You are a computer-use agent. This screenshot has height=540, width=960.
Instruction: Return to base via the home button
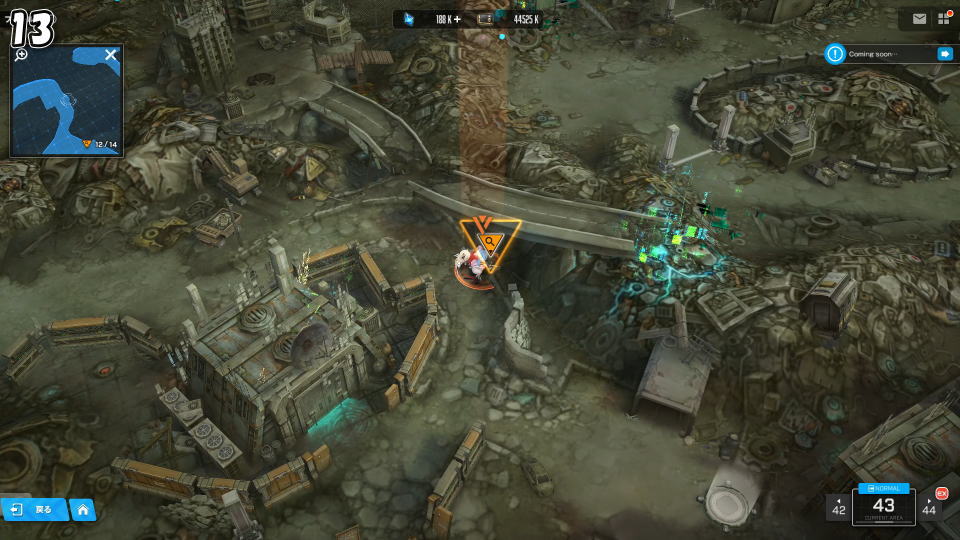pos(83,510)
